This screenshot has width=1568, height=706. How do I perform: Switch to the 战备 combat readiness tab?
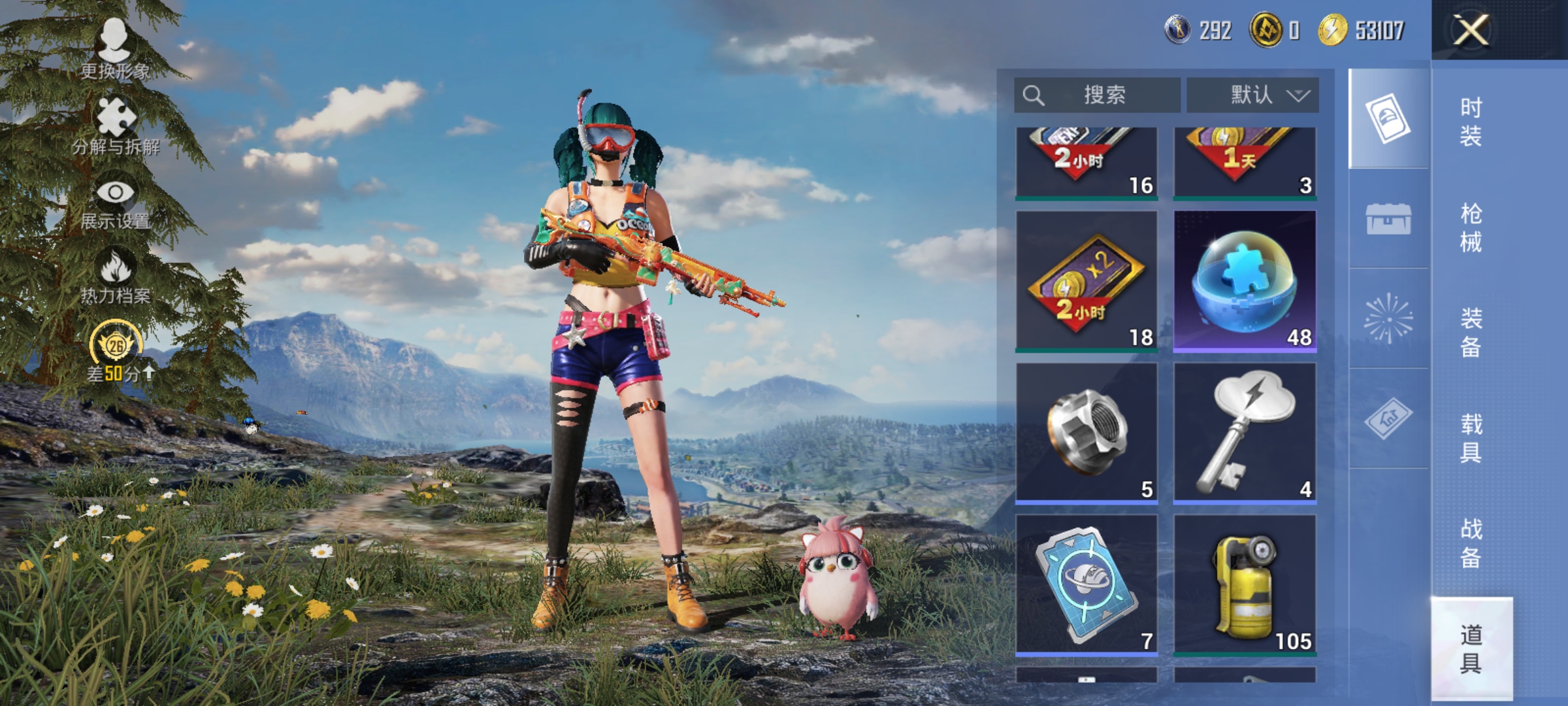[x=1471, y=543]
